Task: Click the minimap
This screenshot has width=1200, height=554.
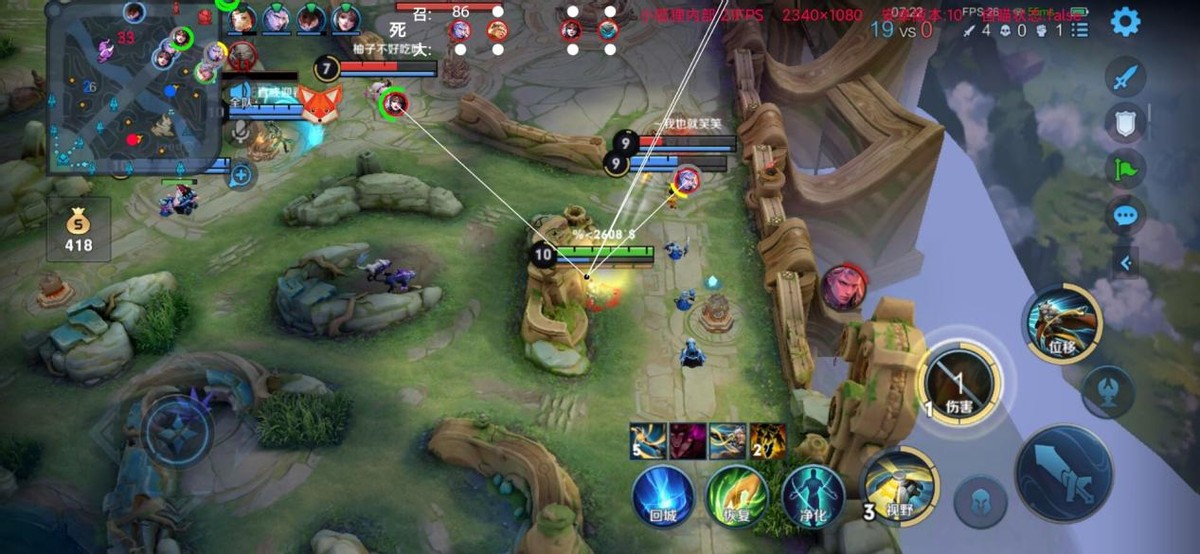Action: click(132, 88)
